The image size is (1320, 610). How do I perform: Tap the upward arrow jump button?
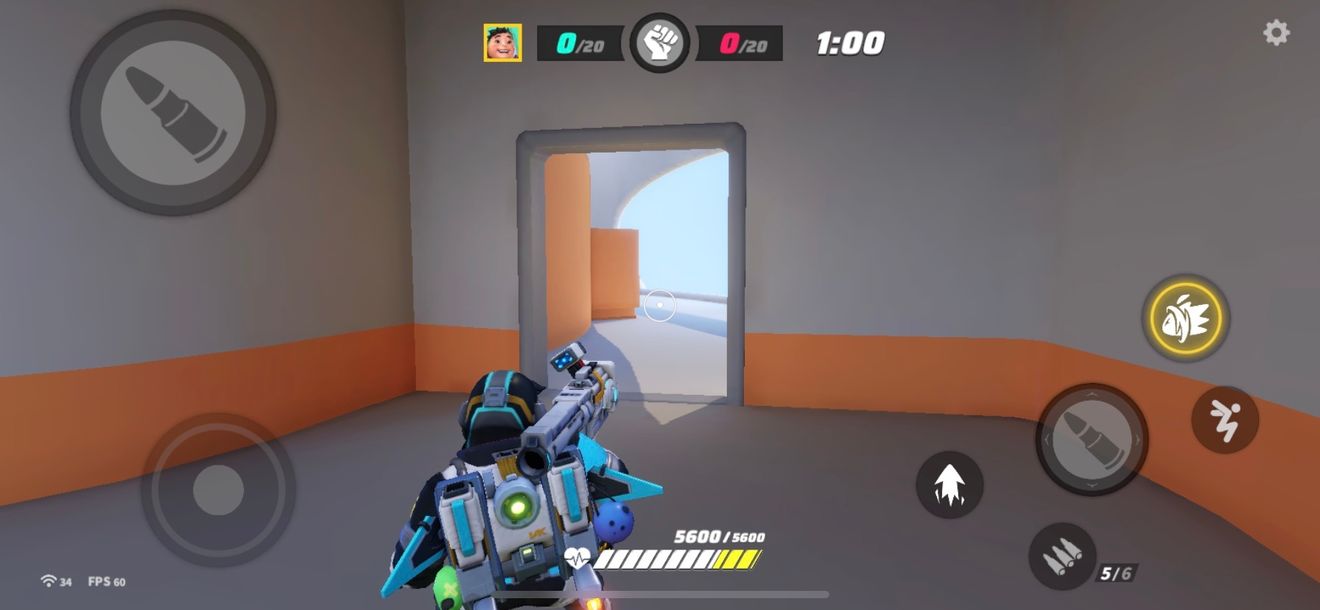949,485
